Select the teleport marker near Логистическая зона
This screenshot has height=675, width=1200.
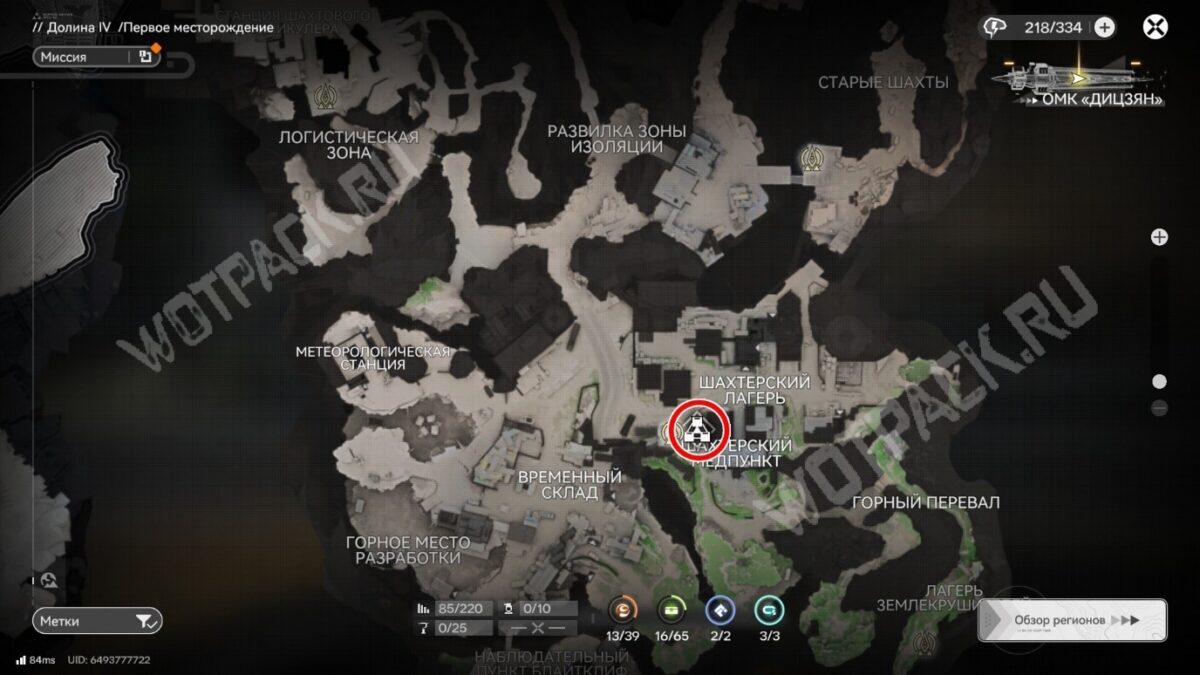(x=323, y=96)
